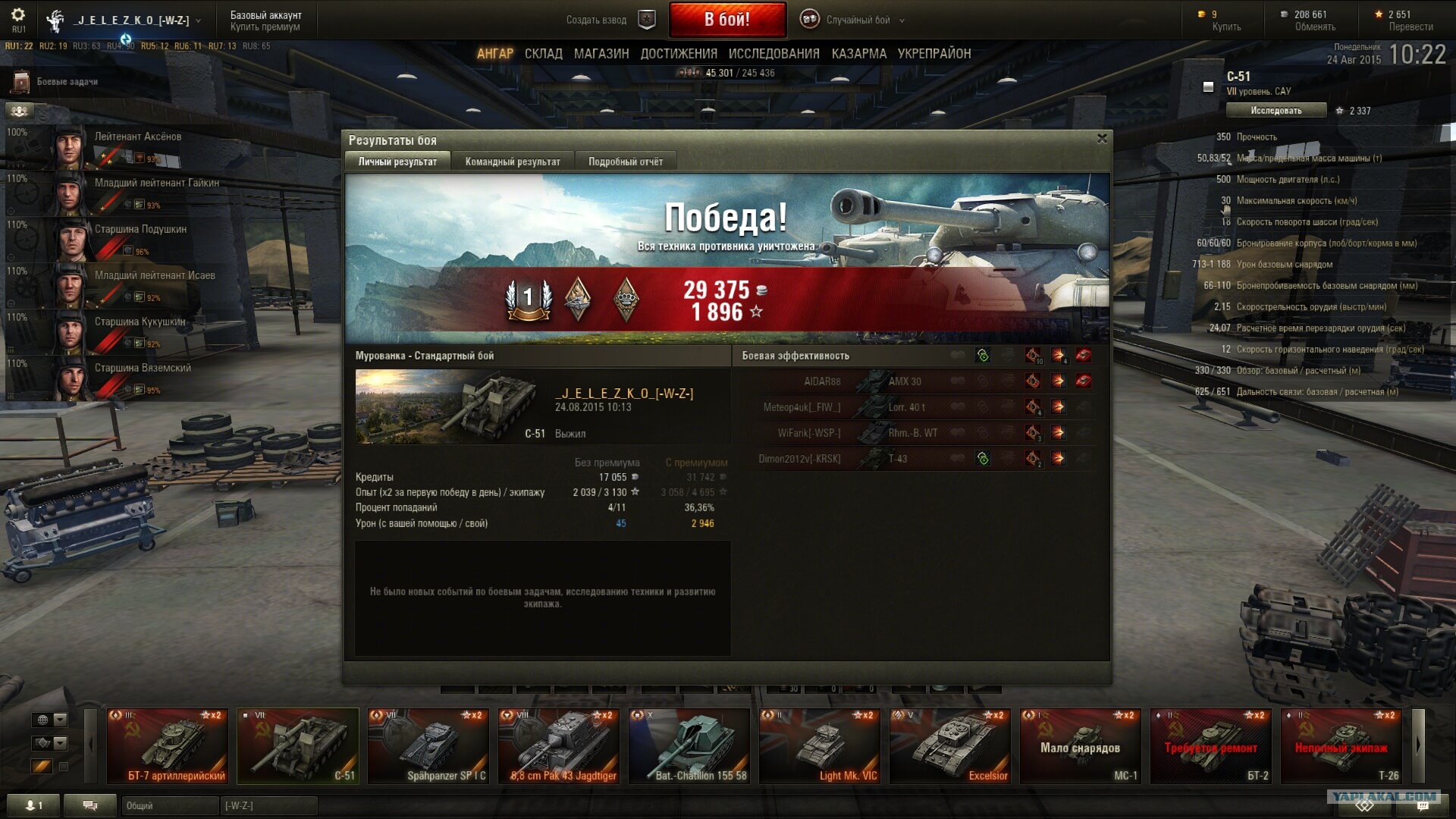Click the Исследовать button for С-51
The height and width of the screenshot is (819, 1456).
(x=1276, y=111)
